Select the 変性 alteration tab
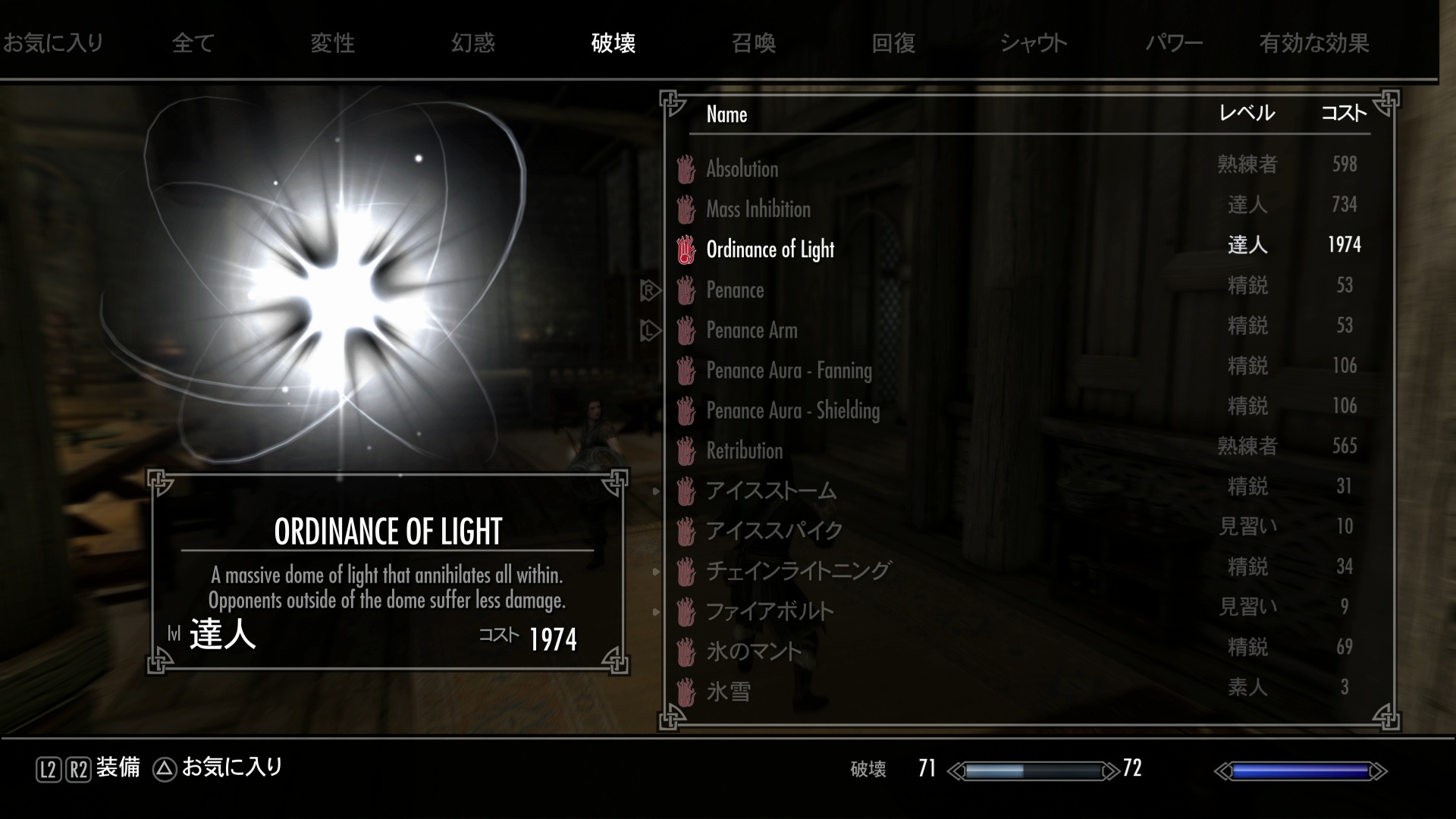Screen dimensions: 1456x819 pyautogui.click(x=332, y=43)
